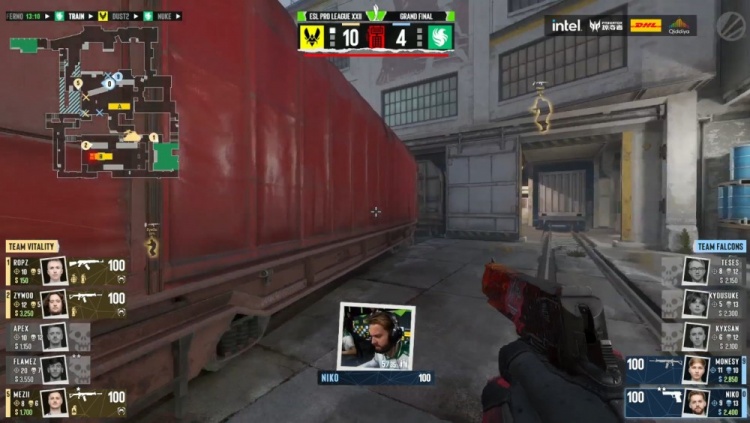Switch view to MONESY's player card
Image resolution: width=750 pixels, height=423 pixels.
(x=687, y=369)
